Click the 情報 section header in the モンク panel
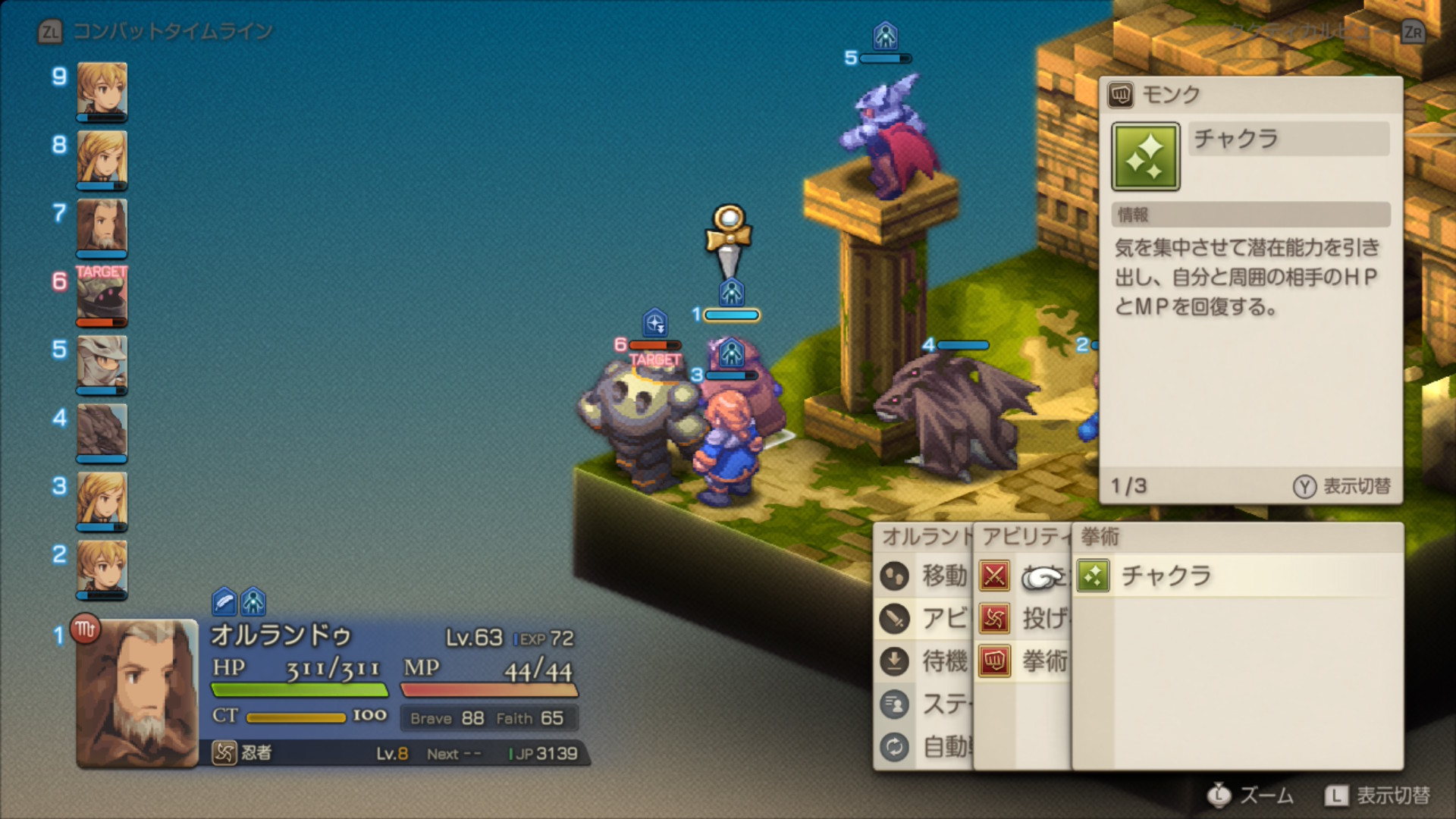The width and height of the screenshot is (1456, 819). (1250, 215)
